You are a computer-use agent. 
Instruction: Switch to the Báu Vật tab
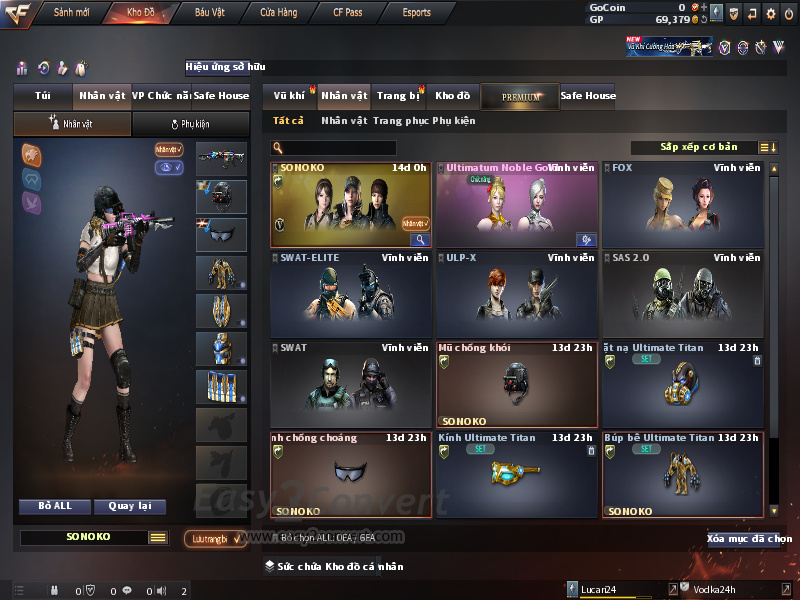209,13
